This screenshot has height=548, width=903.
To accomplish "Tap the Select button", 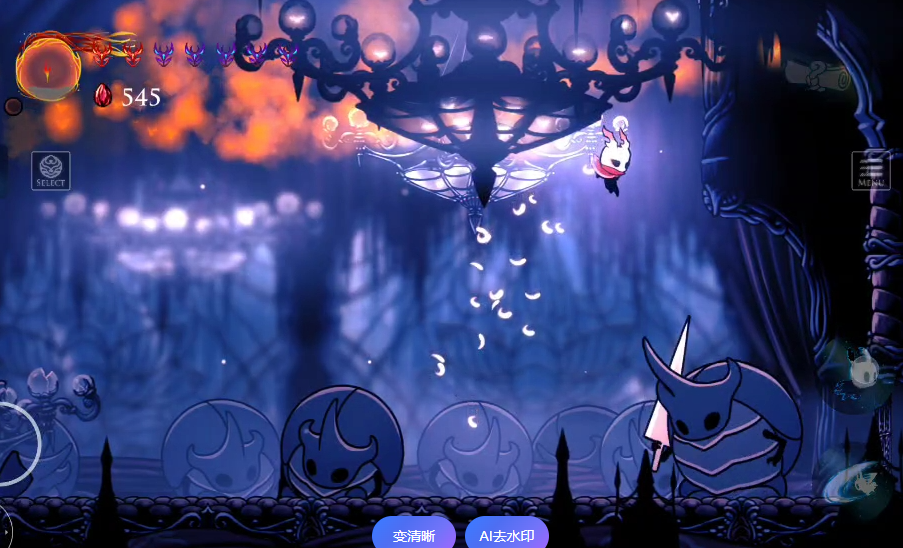I will pos(51,170).
